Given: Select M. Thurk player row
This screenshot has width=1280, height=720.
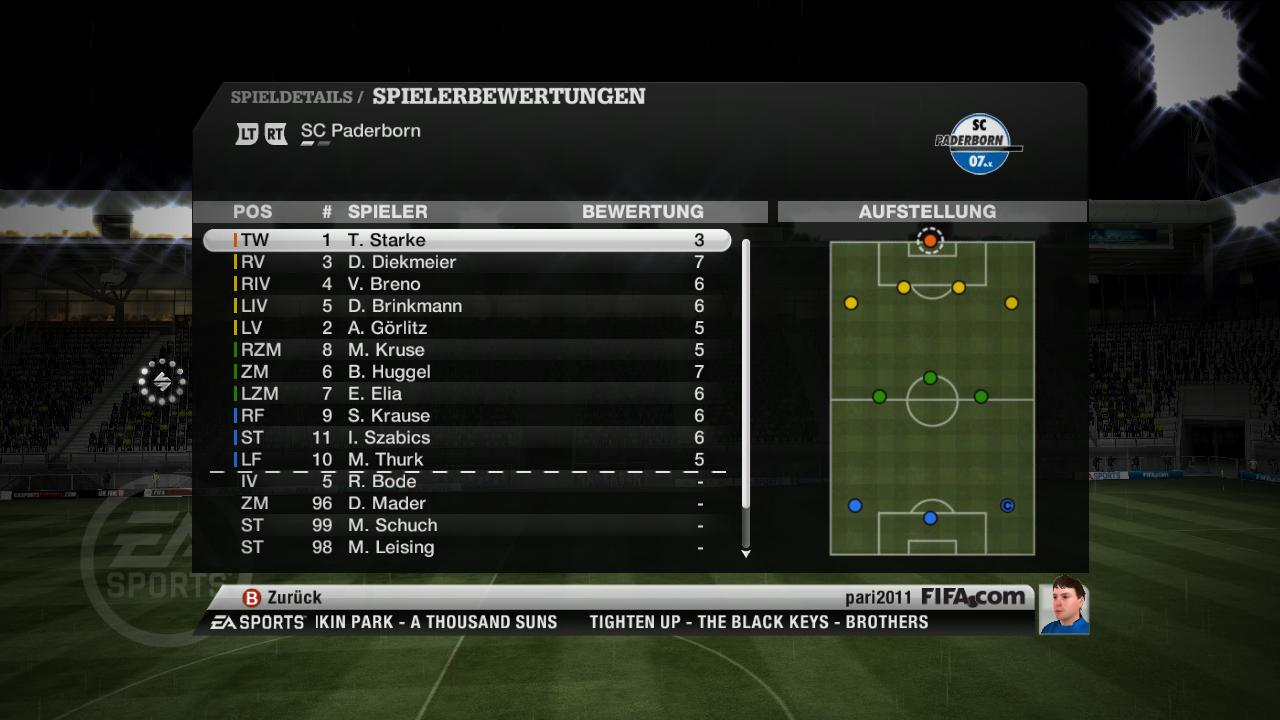Looking at the screenshot, I should pos(467,460).
